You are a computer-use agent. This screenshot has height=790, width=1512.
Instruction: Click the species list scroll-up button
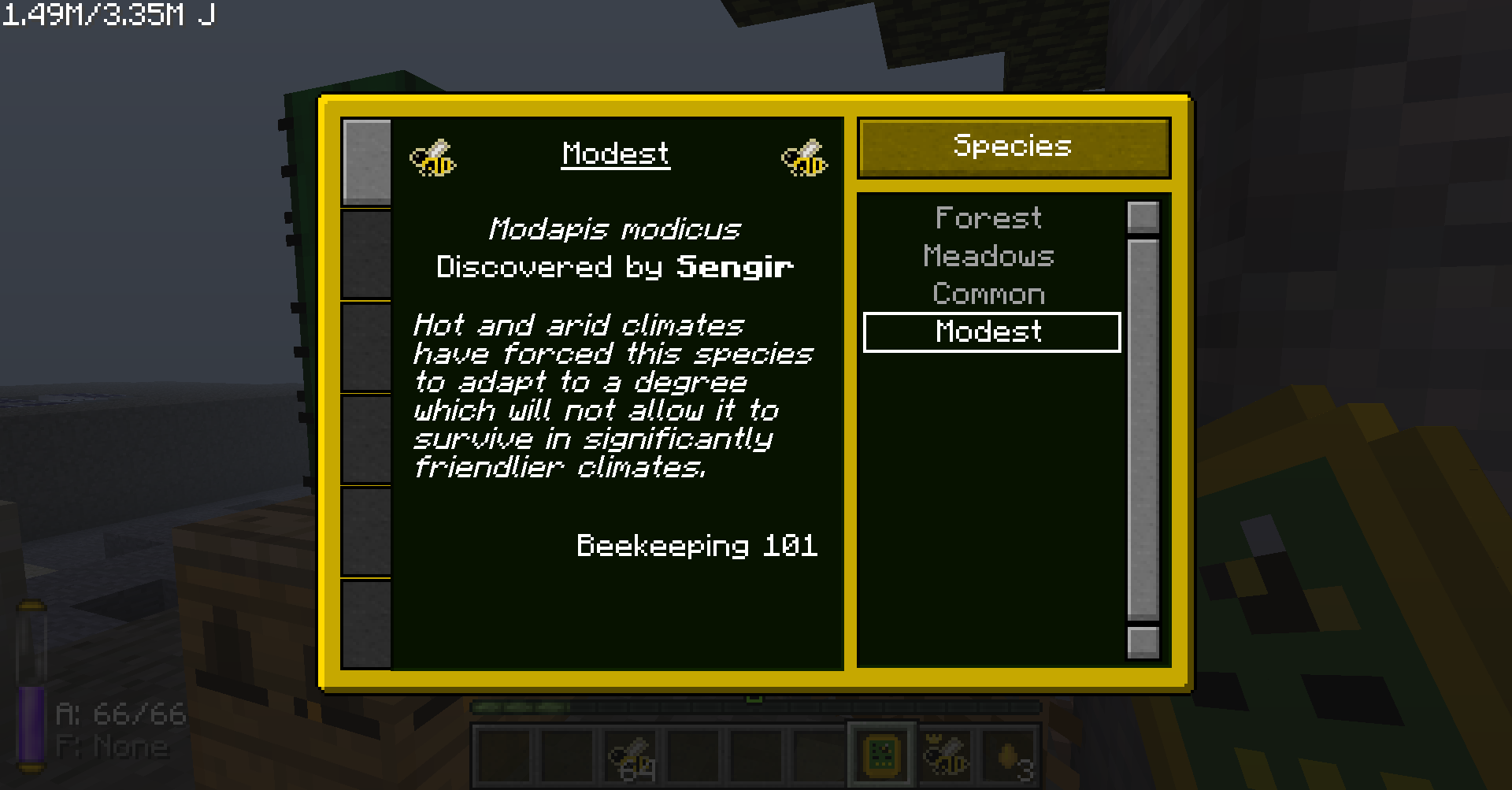point(1143,217)
